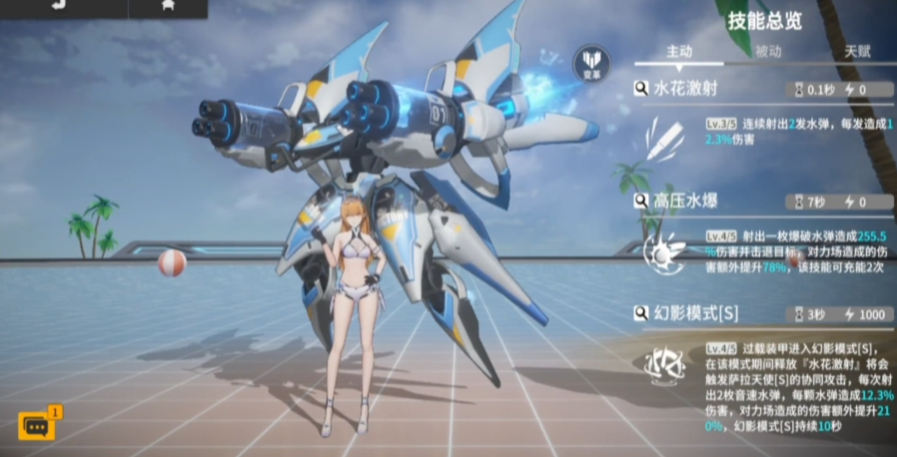Inspect 幻影模式[S] with its magnifier icon

(x=642, y=314)
